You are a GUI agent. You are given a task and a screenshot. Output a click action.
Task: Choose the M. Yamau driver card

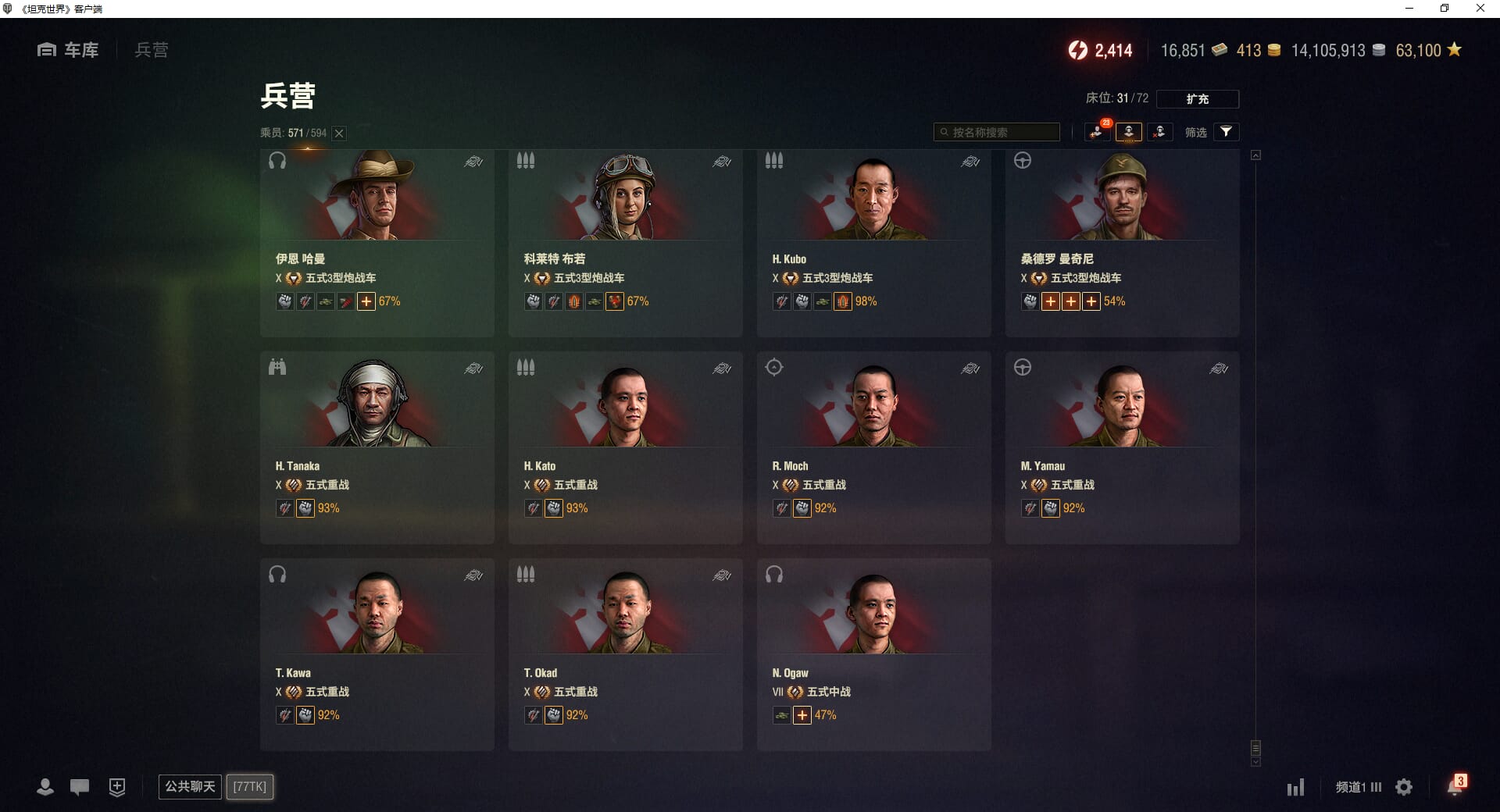(x=1122, y=447)
